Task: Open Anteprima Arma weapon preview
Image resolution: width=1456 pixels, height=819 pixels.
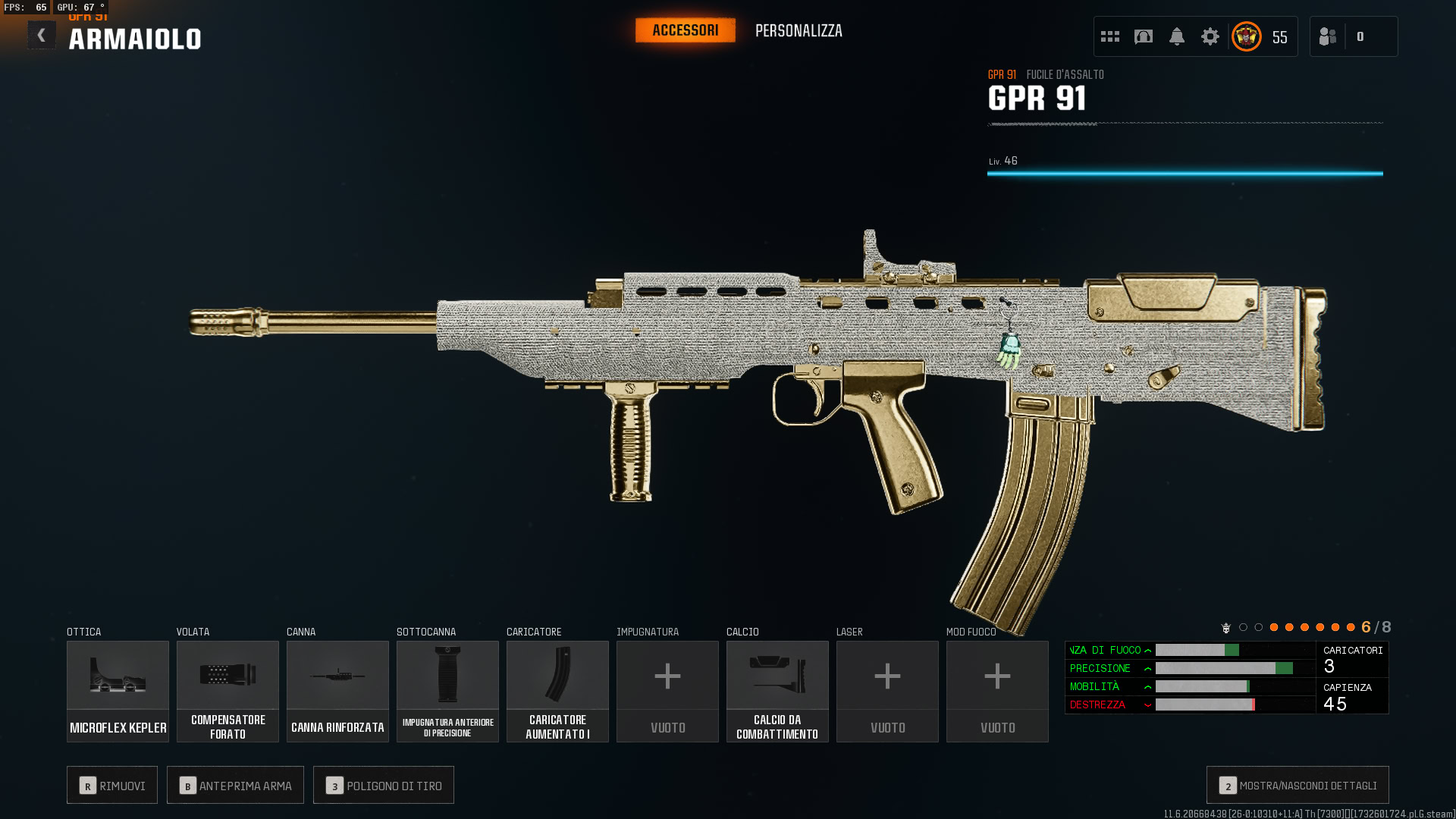Action: pyautogui.click(x=235, y=785)
